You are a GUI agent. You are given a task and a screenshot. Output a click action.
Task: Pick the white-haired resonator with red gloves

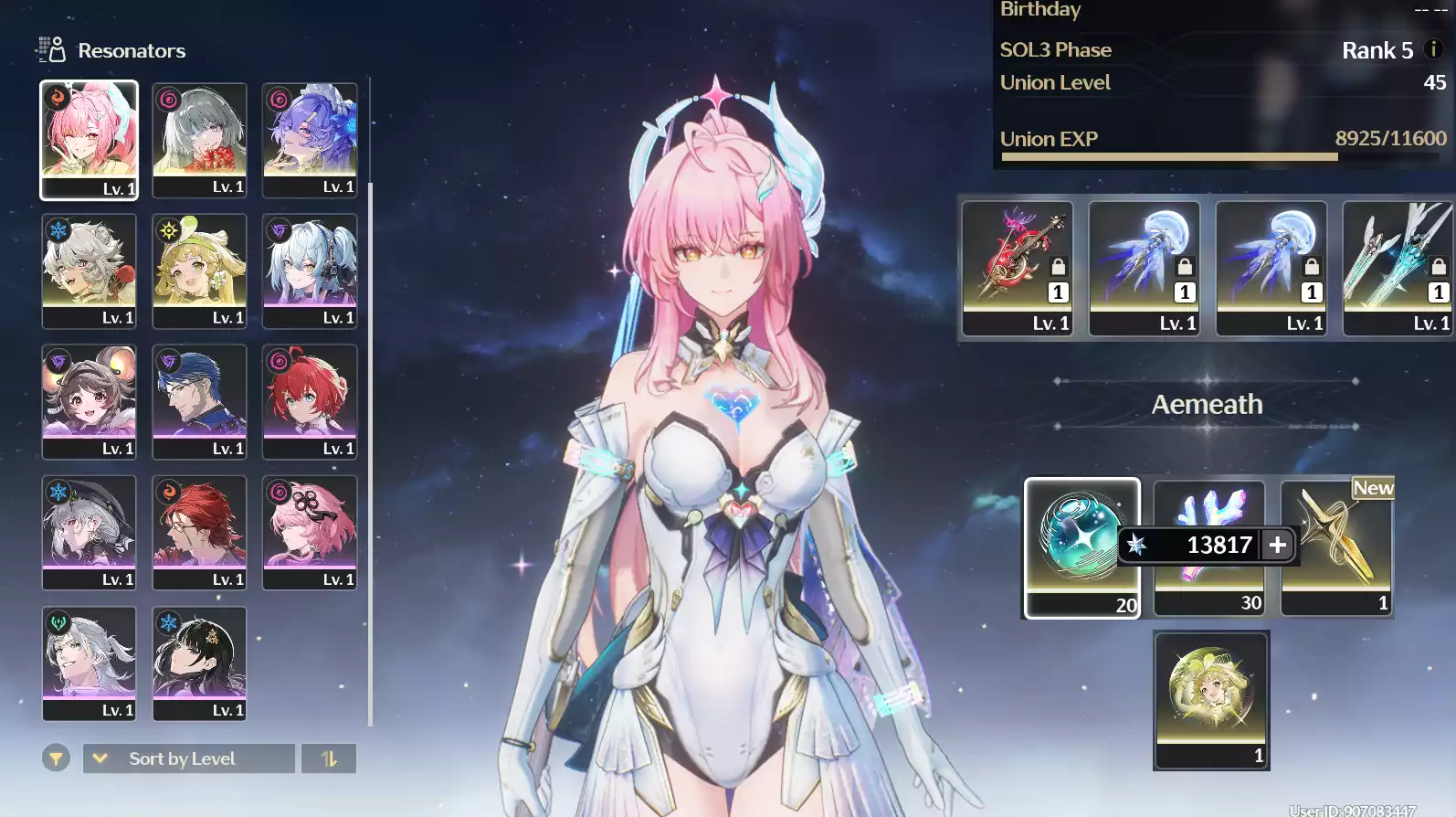pyautogui.click(x=89, y=271)
